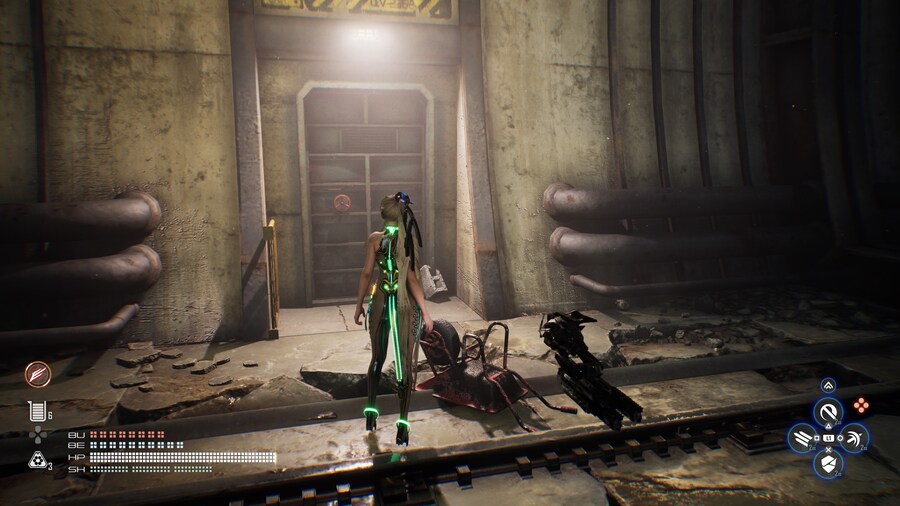Click the red claw slash icon
This screenshot has width=900, height=506.
pyautogui.click(x=37, y=373)
